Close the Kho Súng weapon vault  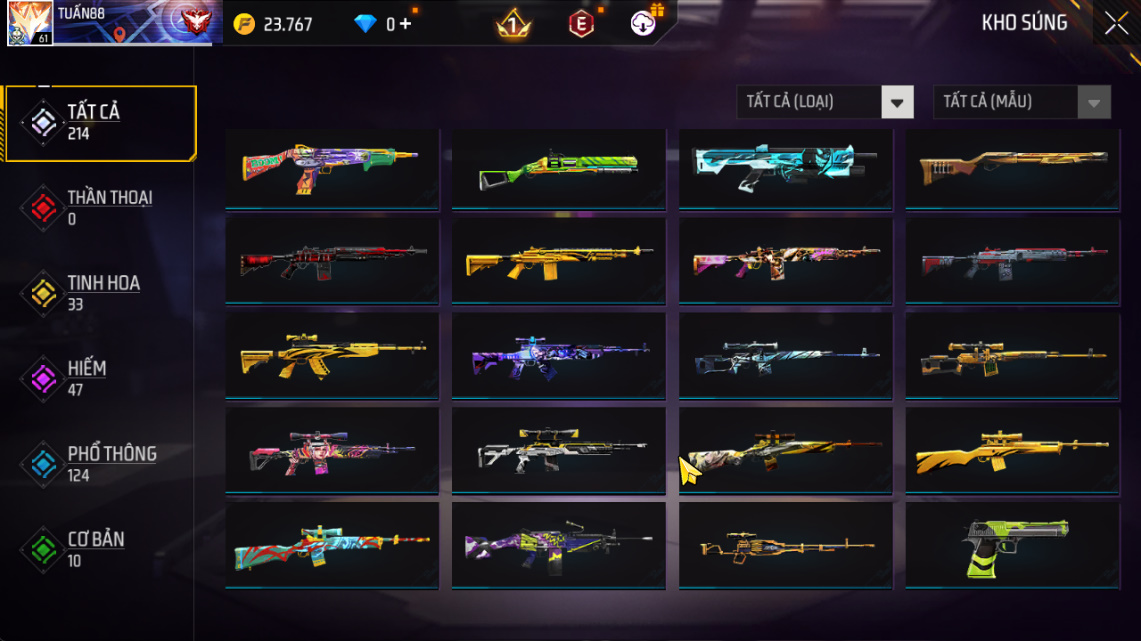coord(1115,24)
